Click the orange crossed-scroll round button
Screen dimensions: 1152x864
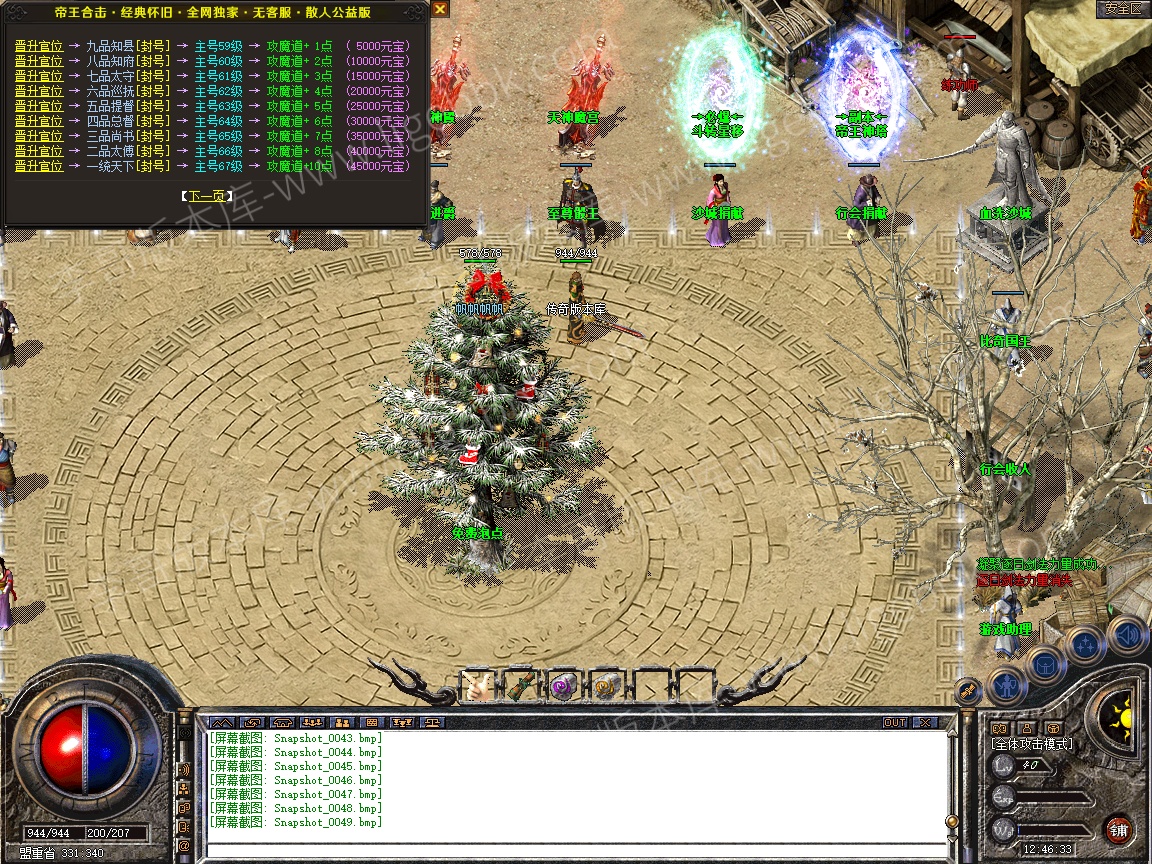click(x=968, y=689)
